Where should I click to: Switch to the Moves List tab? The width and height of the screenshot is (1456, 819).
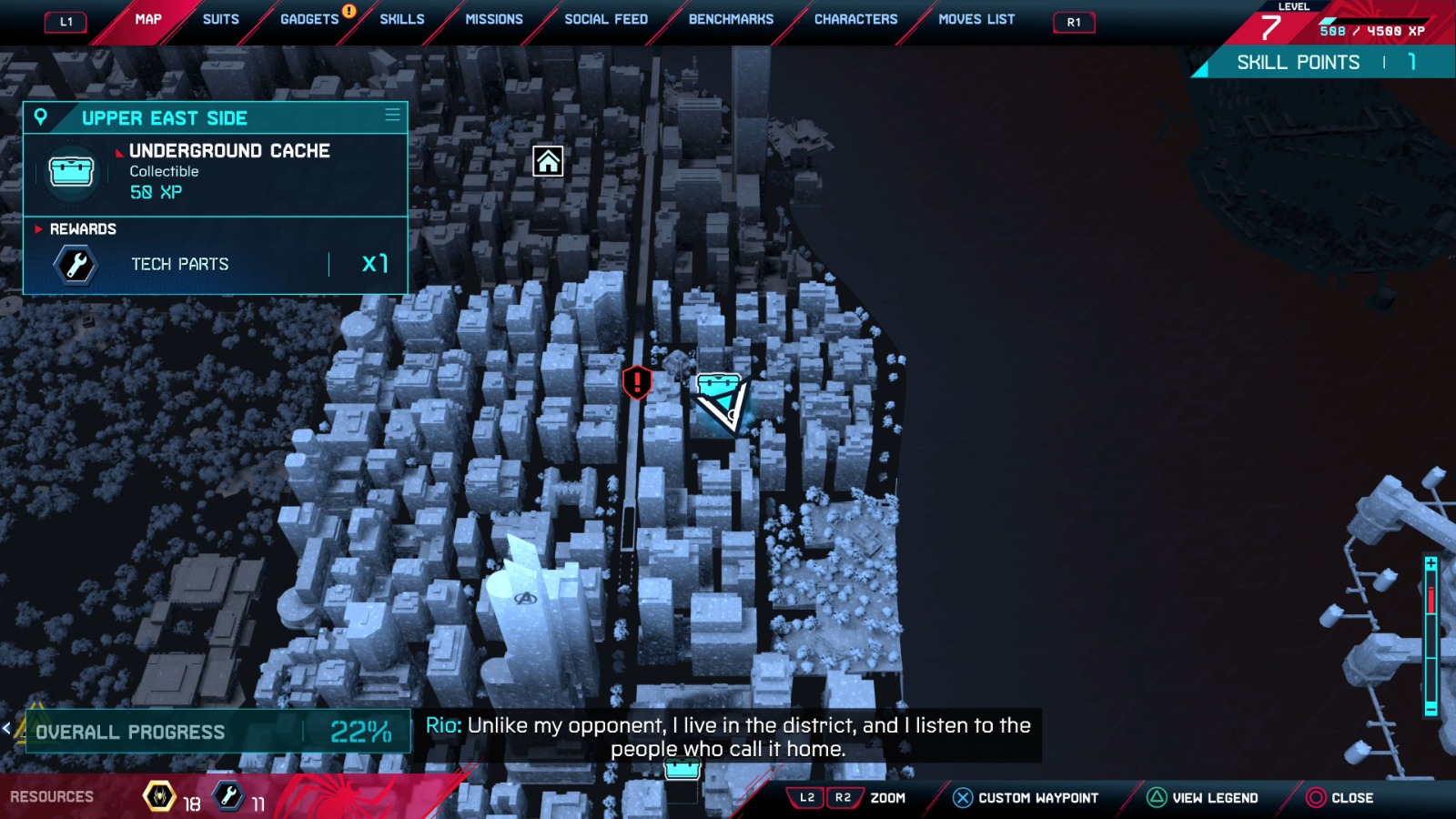(x=976, y=19)
